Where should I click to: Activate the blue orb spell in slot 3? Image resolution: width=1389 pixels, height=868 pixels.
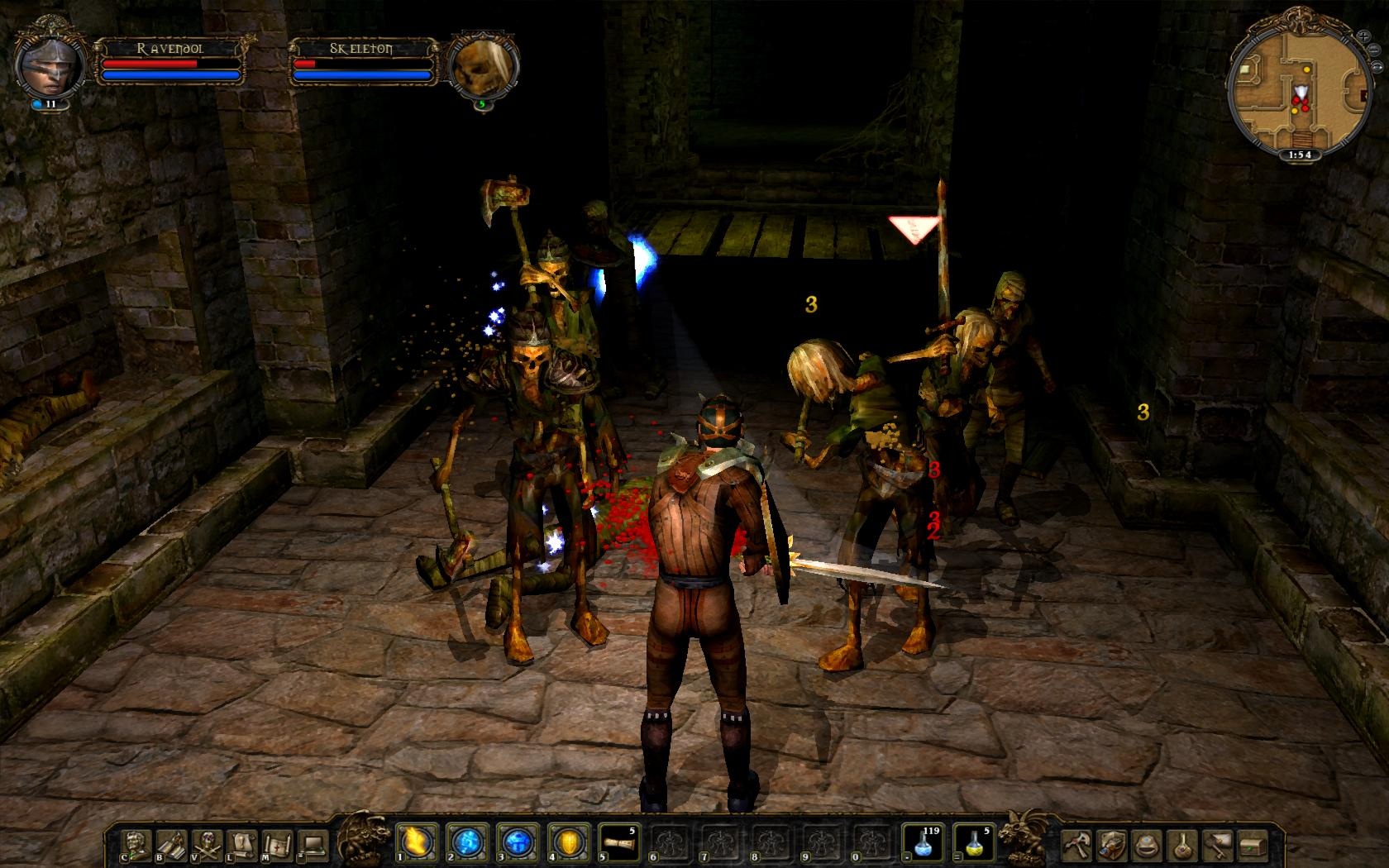516,842
